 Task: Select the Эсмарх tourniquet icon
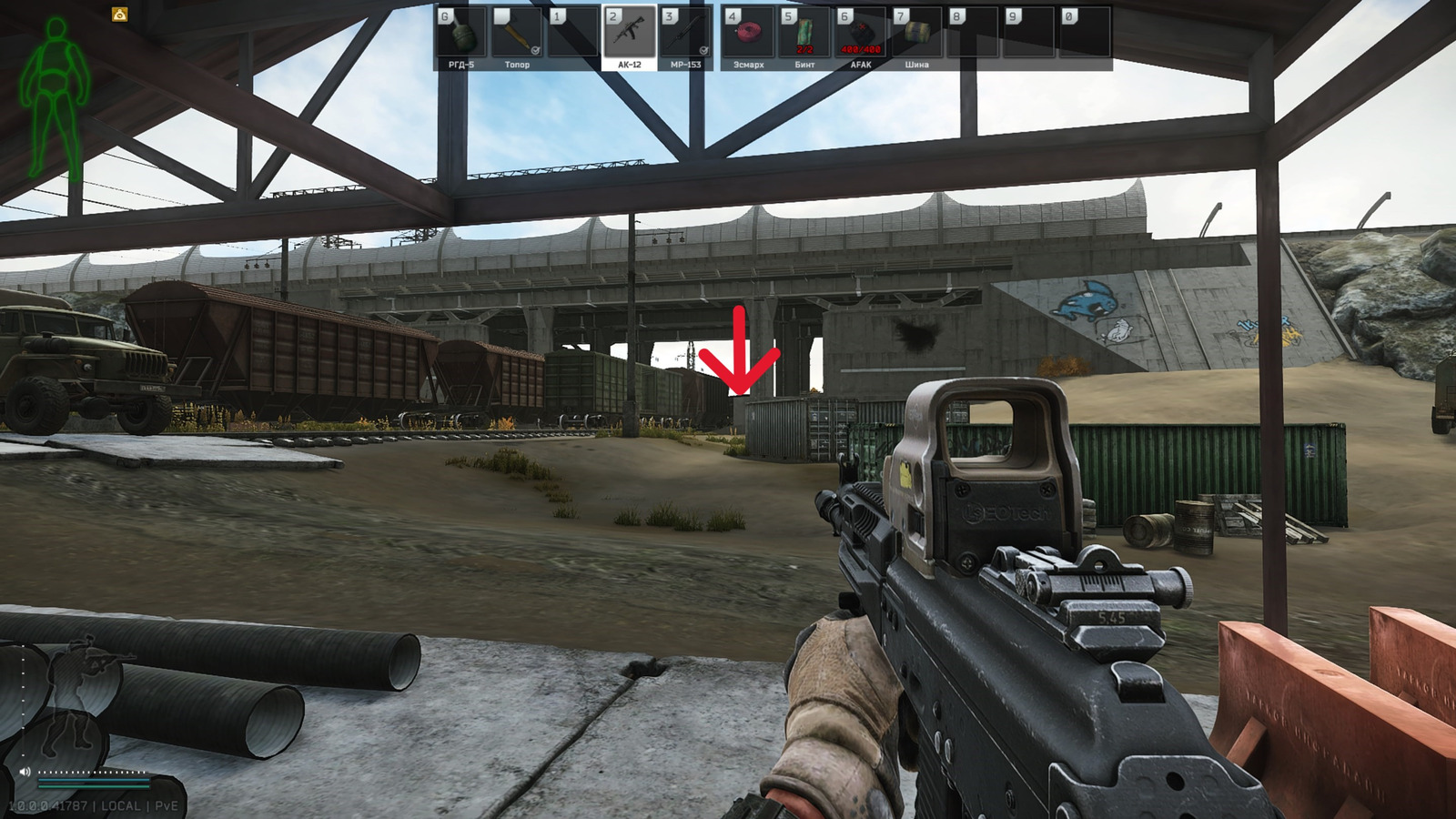pos(747,32)
